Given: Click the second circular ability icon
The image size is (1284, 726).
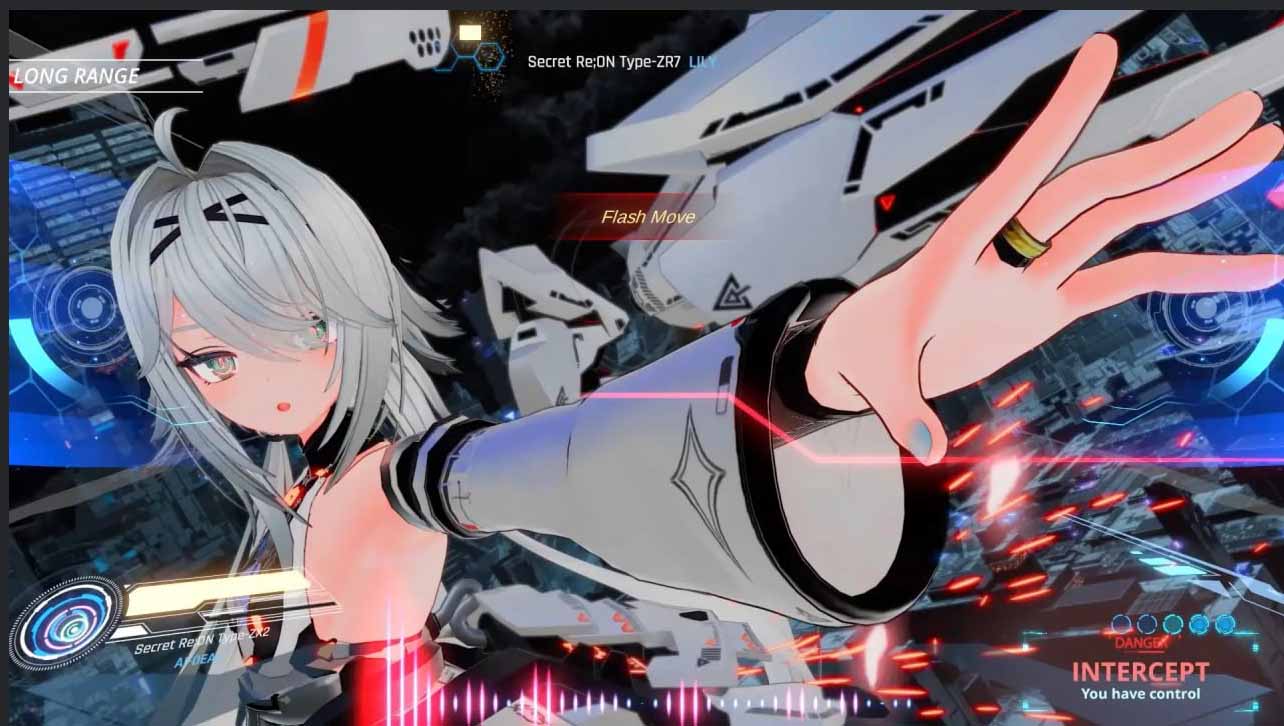Looking at the screenshot, I should (1146, 624).
